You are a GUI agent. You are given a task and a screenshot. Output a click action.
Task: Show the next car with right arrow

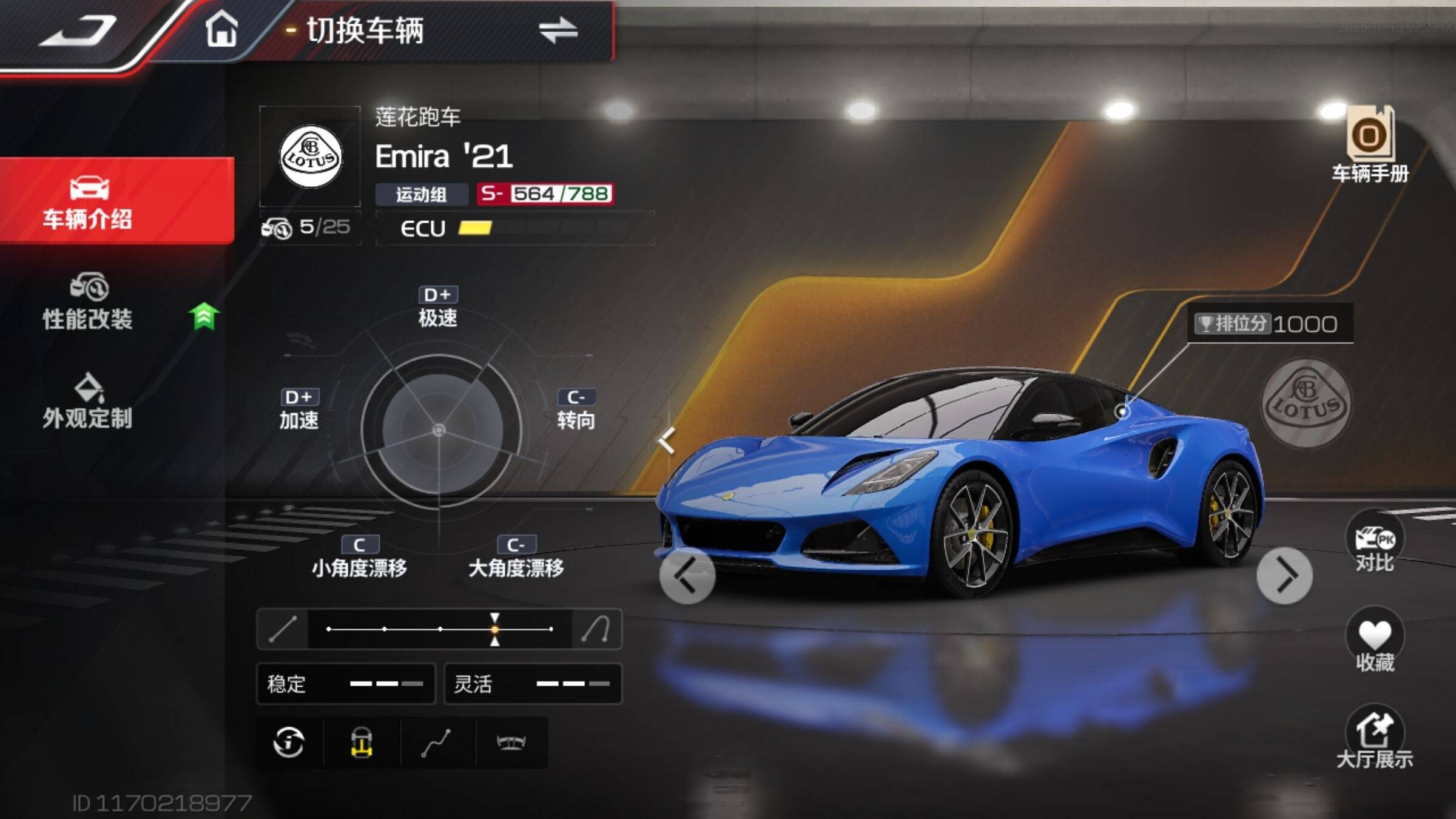[x=1284, y=576]
